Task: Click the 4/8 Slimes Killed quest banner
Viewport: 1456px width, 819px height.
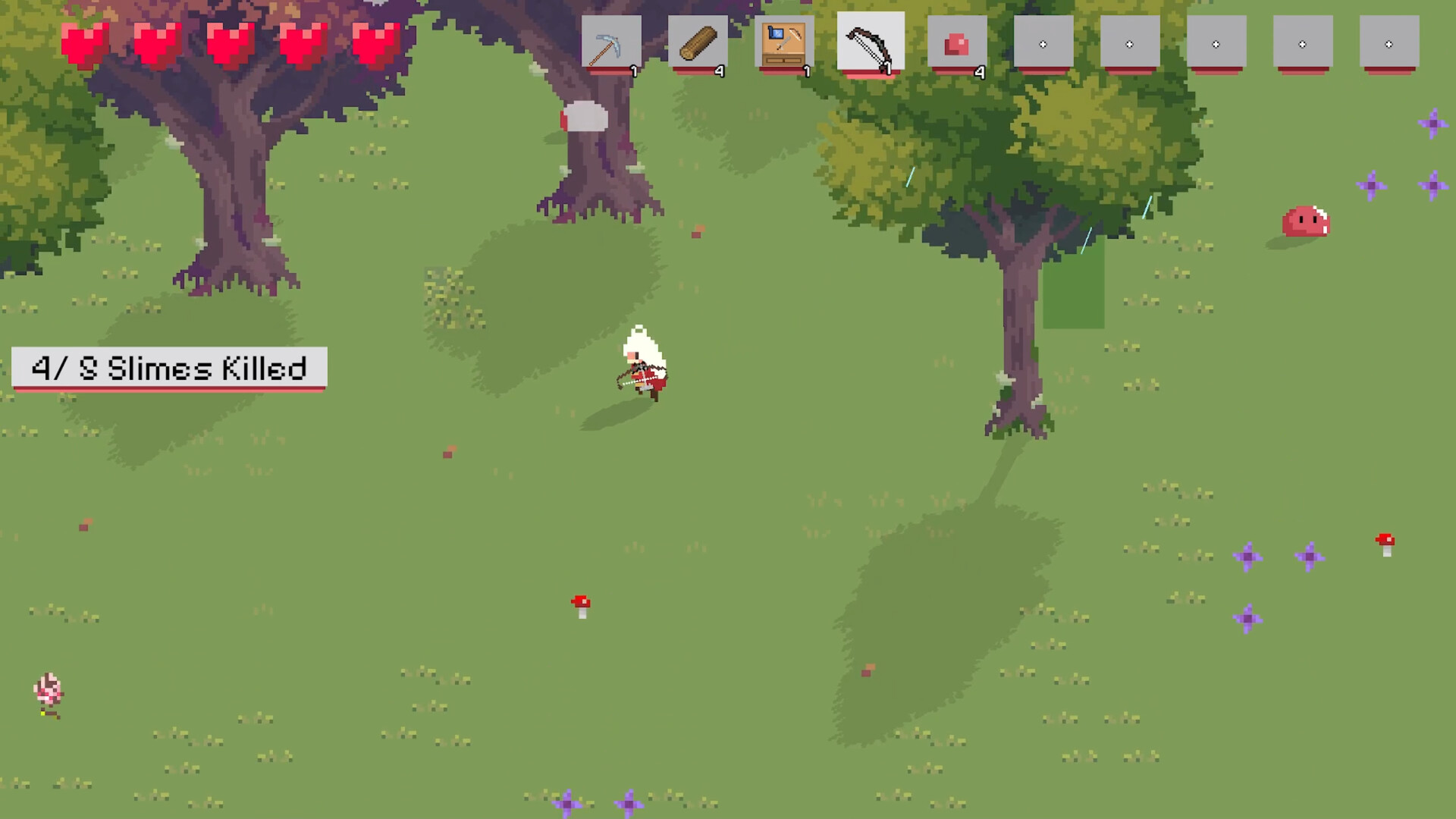Action: coord(168,369)
